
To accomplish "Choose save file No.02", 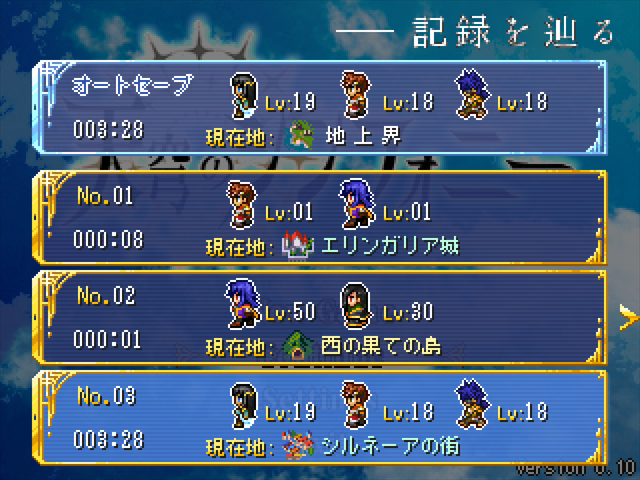I will click(x=320, y=318).
